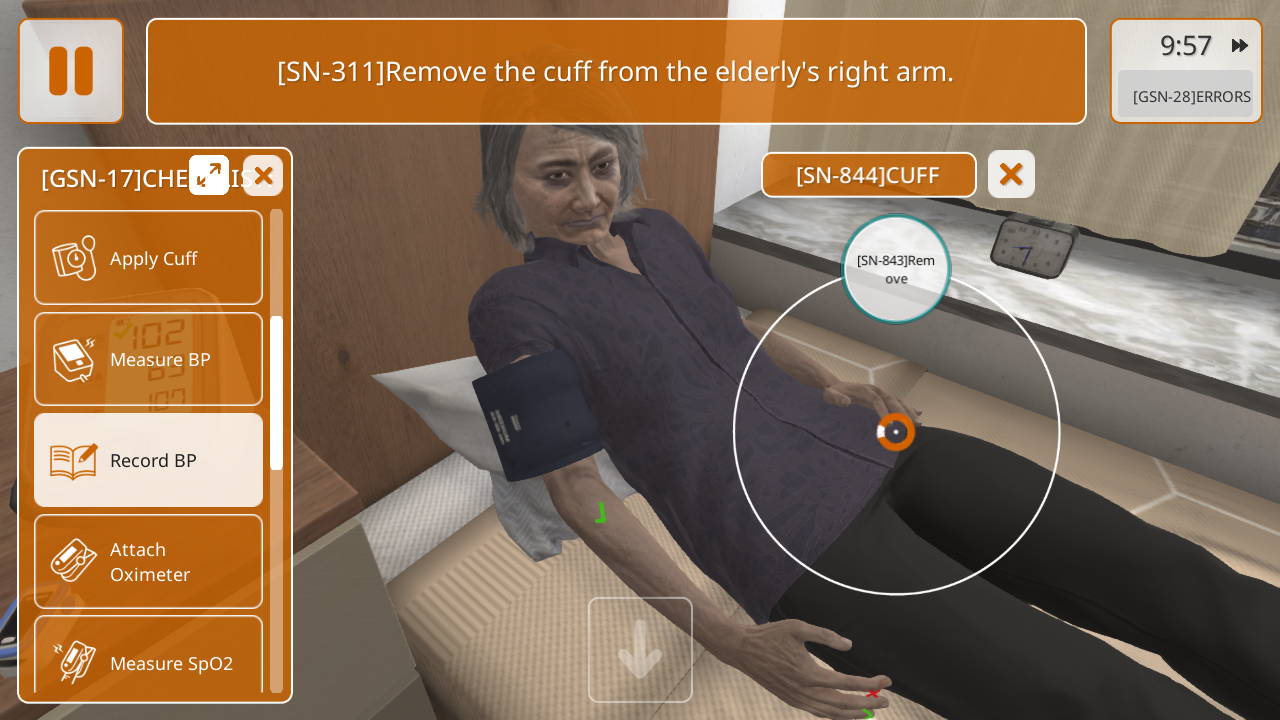Choose the Measure BP checklist step
This screenshot has width=1280, height=720.
point(149,359)
